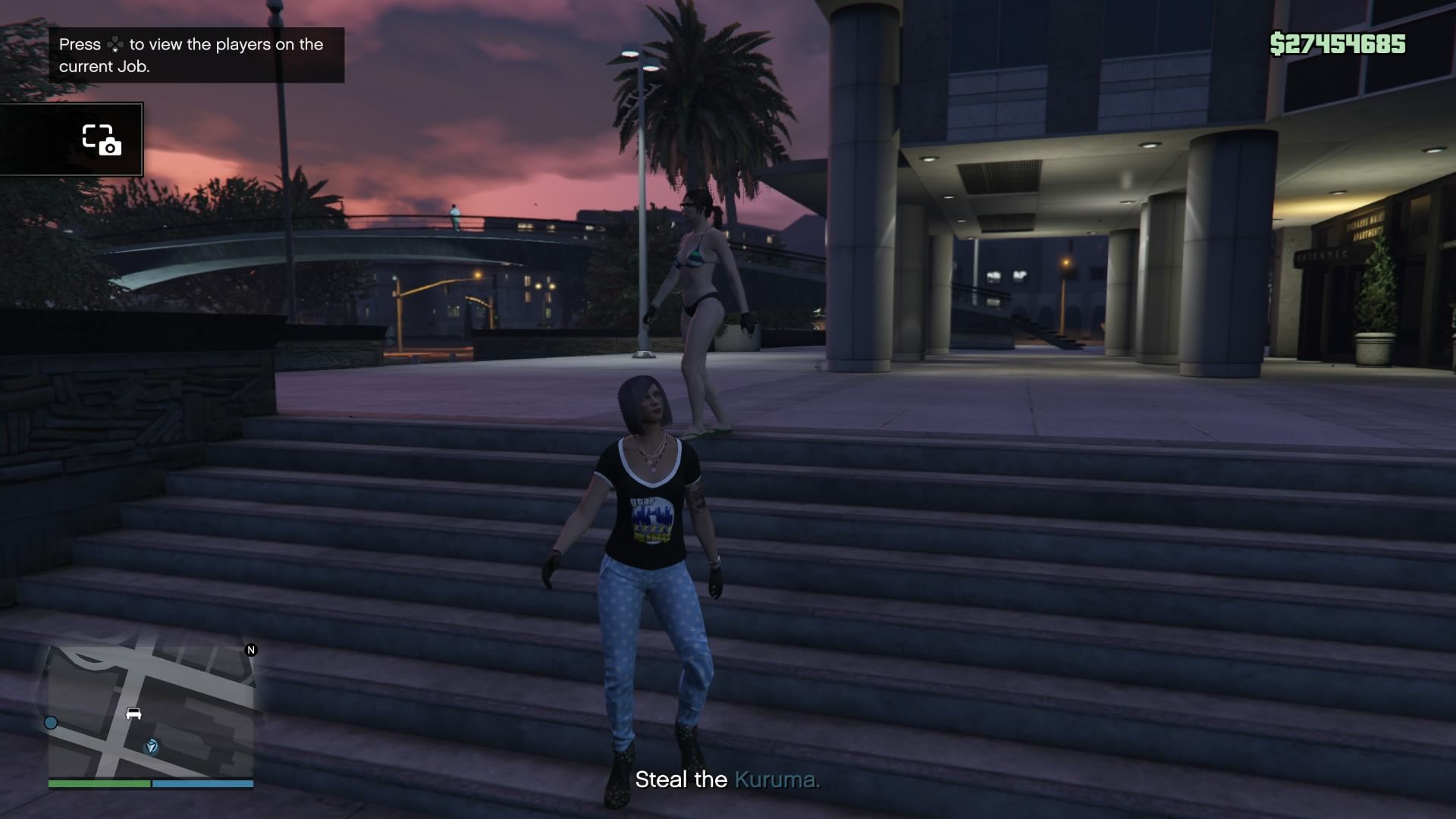Viewport: 1456px width, 819px height.
Task: Select the car blip on the minimap
Action: 134,714
